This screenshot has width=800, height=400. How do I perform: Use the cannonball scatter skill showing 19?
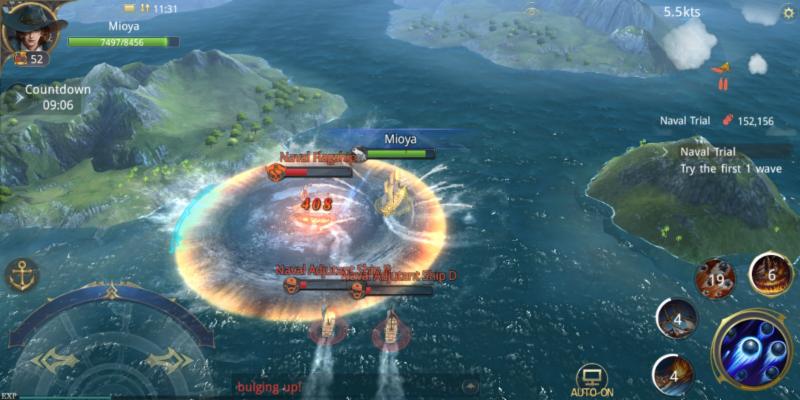tap(715, 279)
